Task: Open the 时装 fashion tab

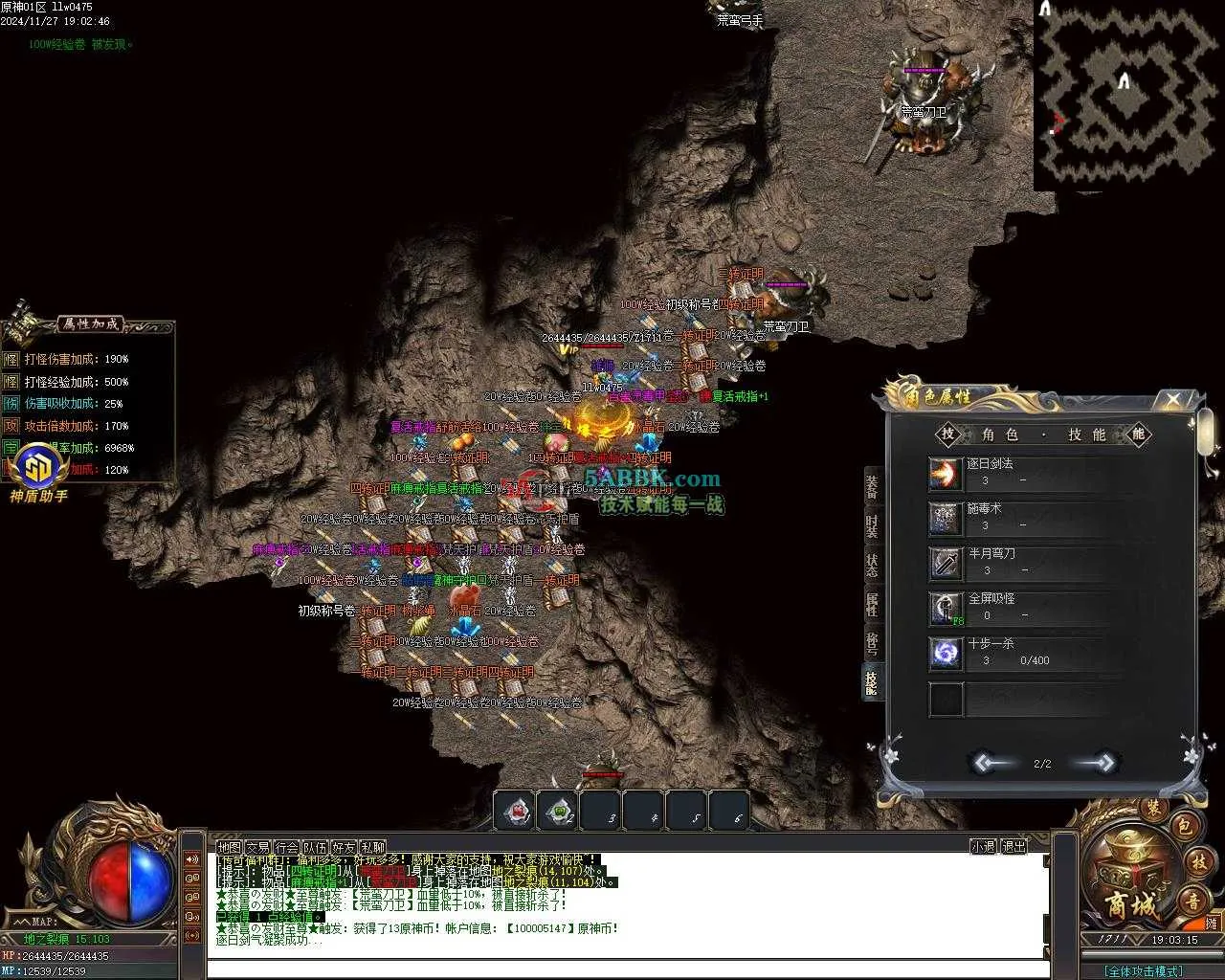Action: [x=872, y=525]
